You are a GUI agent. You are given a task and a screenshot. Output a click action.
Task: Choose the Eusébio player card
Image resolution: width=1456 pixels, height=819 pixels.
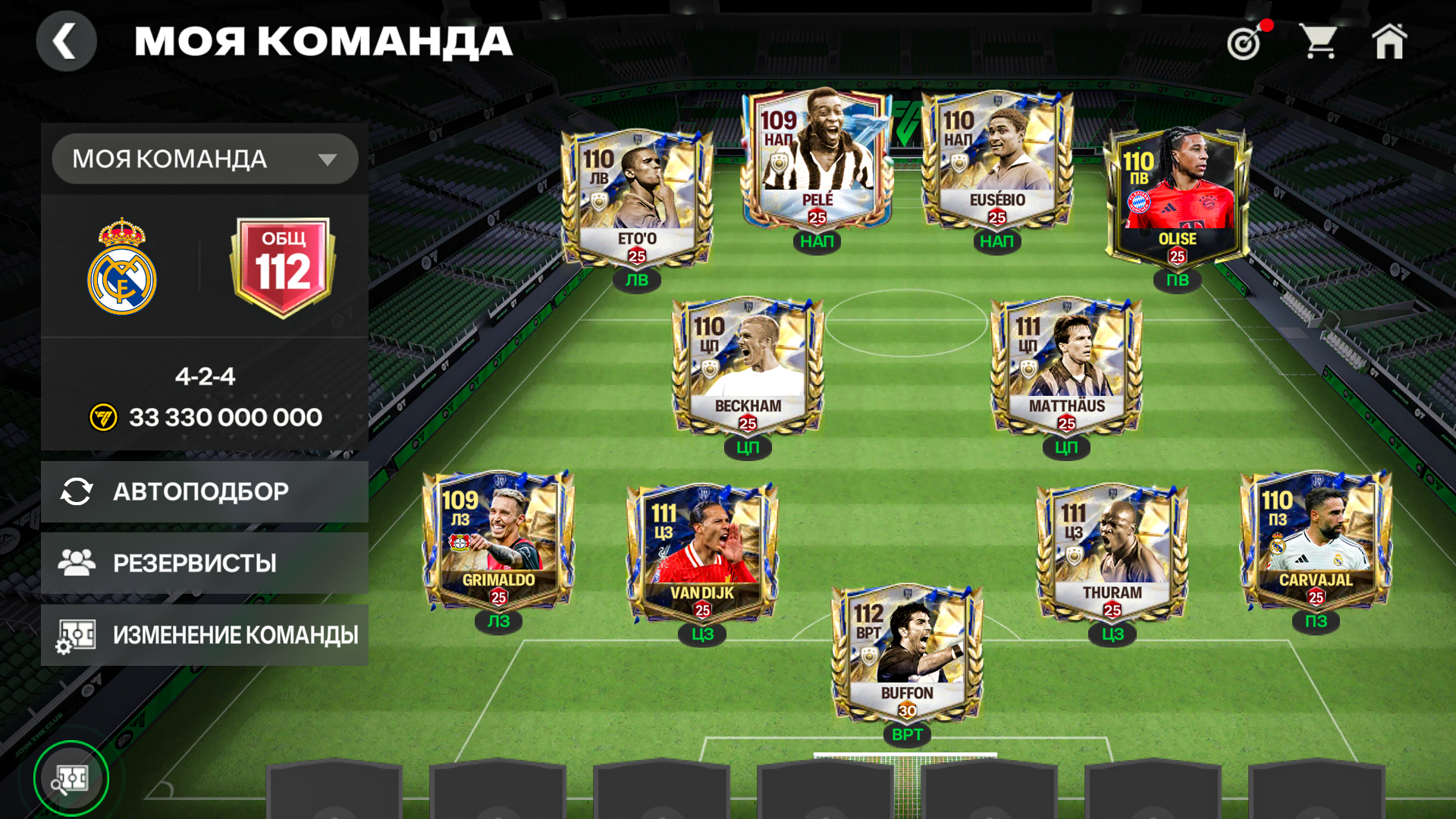click(x=996, y=160)
